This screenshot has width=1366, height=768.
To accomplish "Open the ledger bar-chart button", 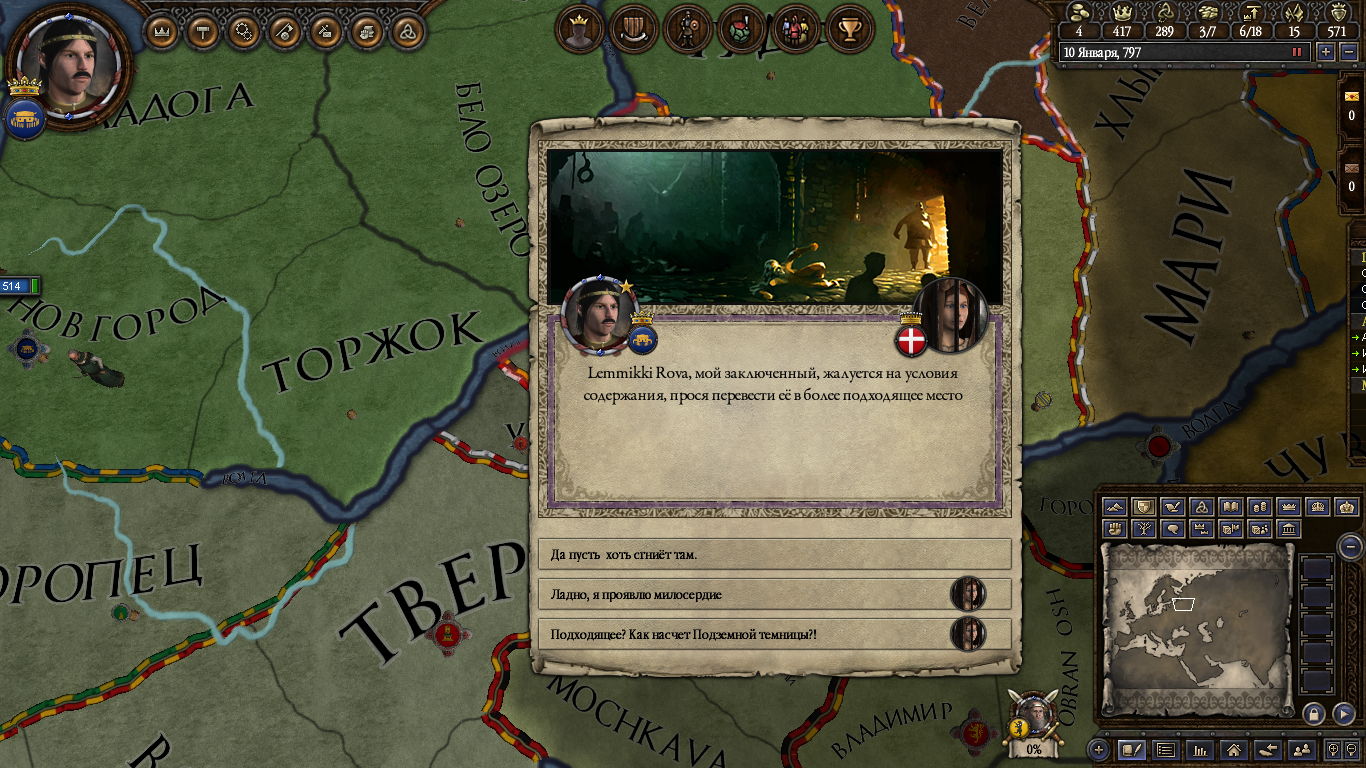I will coord(1201,749).
